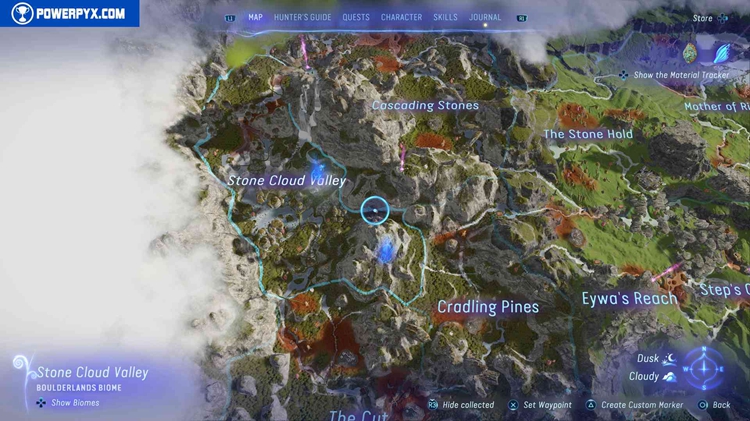The width and height of the screenshot is (750, 421).
Task: Switch to the Hunter's Guide tab
Action: 302,17
